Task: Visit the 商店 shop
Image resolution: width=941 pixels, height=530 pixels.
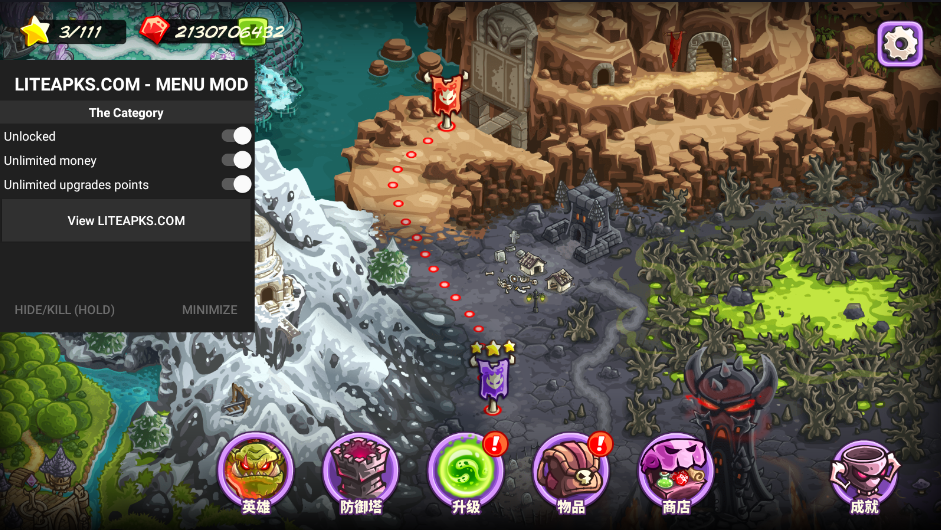Action: coord(675,471)
